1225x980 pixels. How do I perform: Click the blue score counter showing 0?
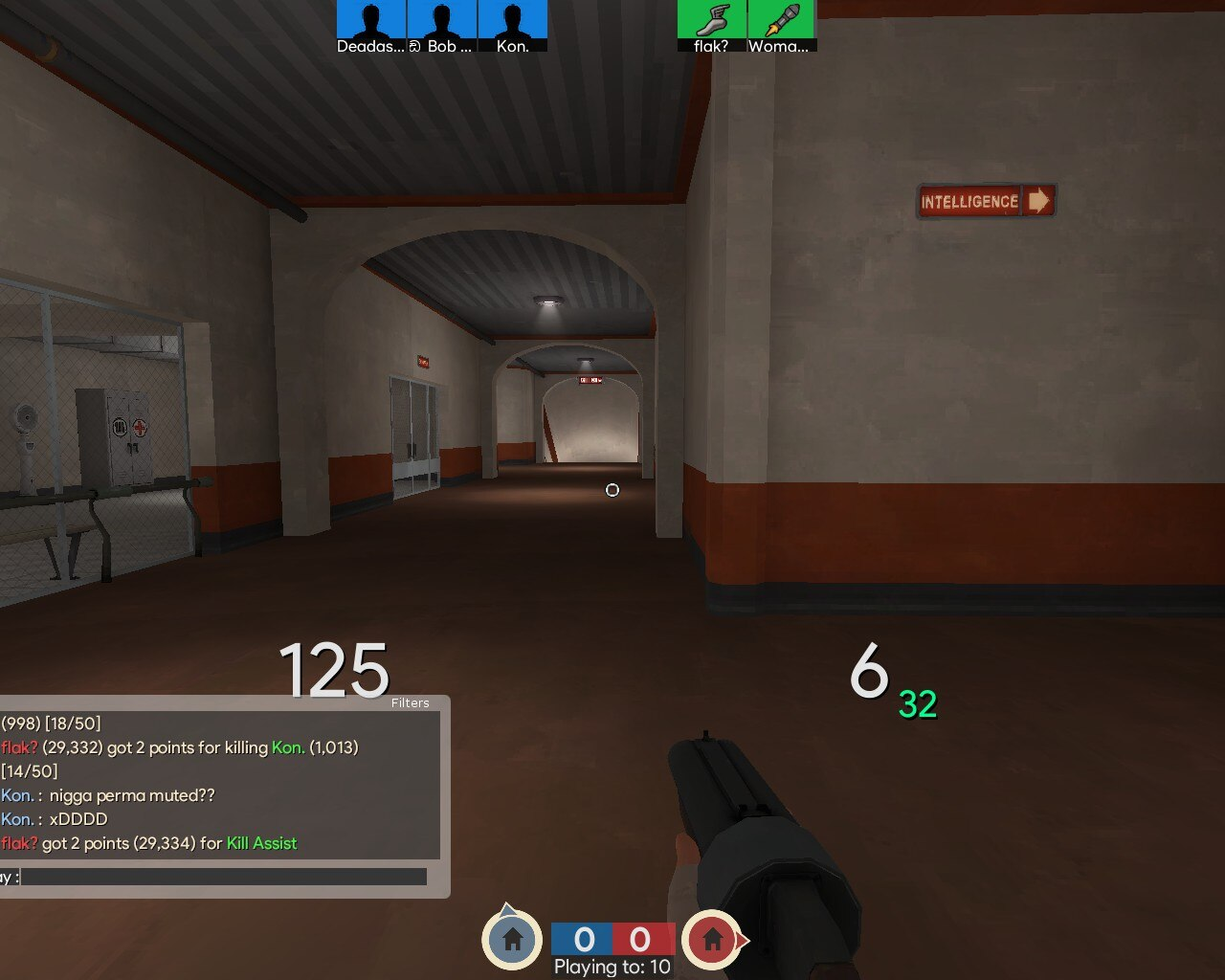click(583, 940)
